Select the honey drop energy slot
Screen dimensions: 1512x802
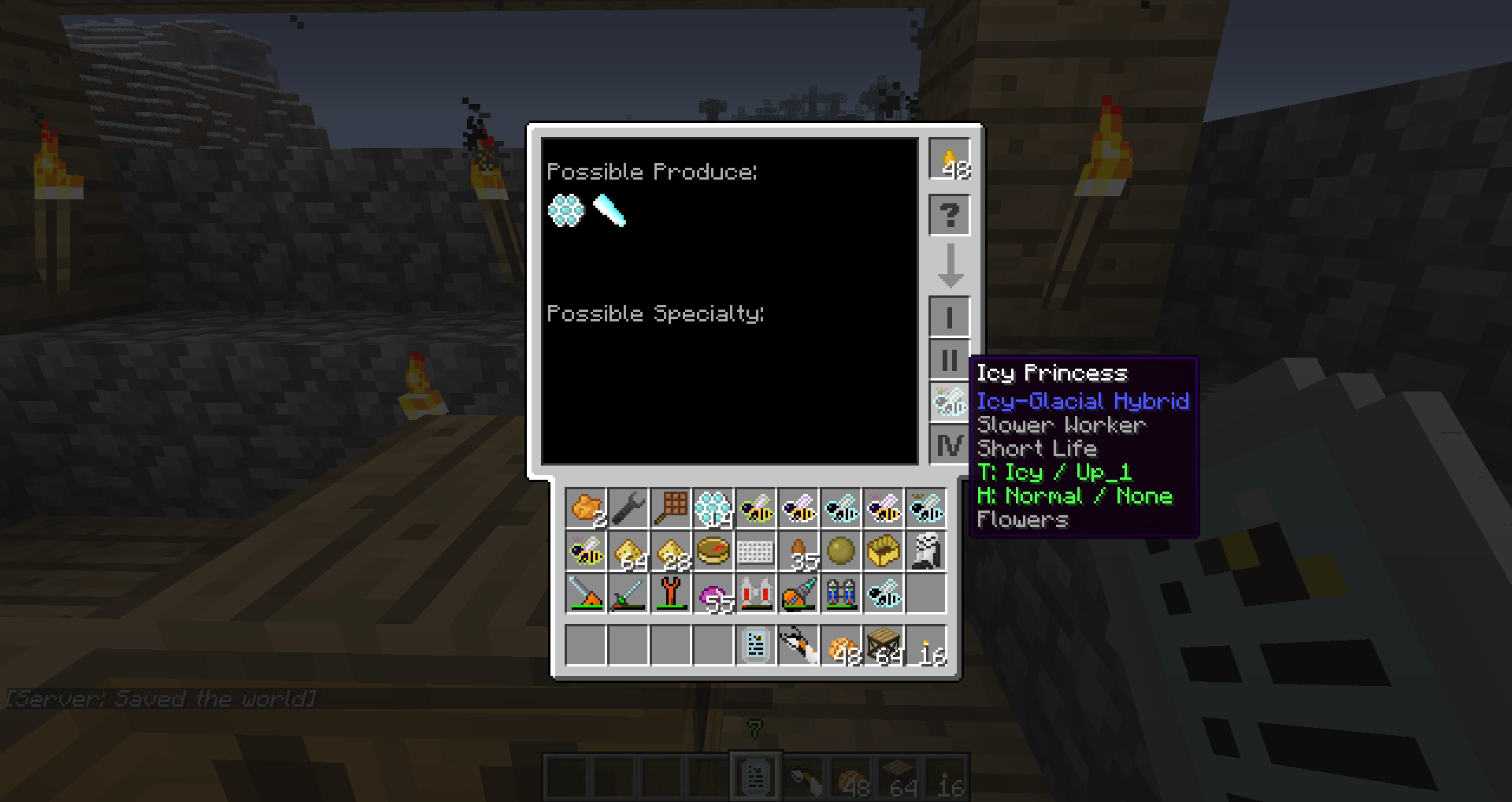[x=949, y=158]
